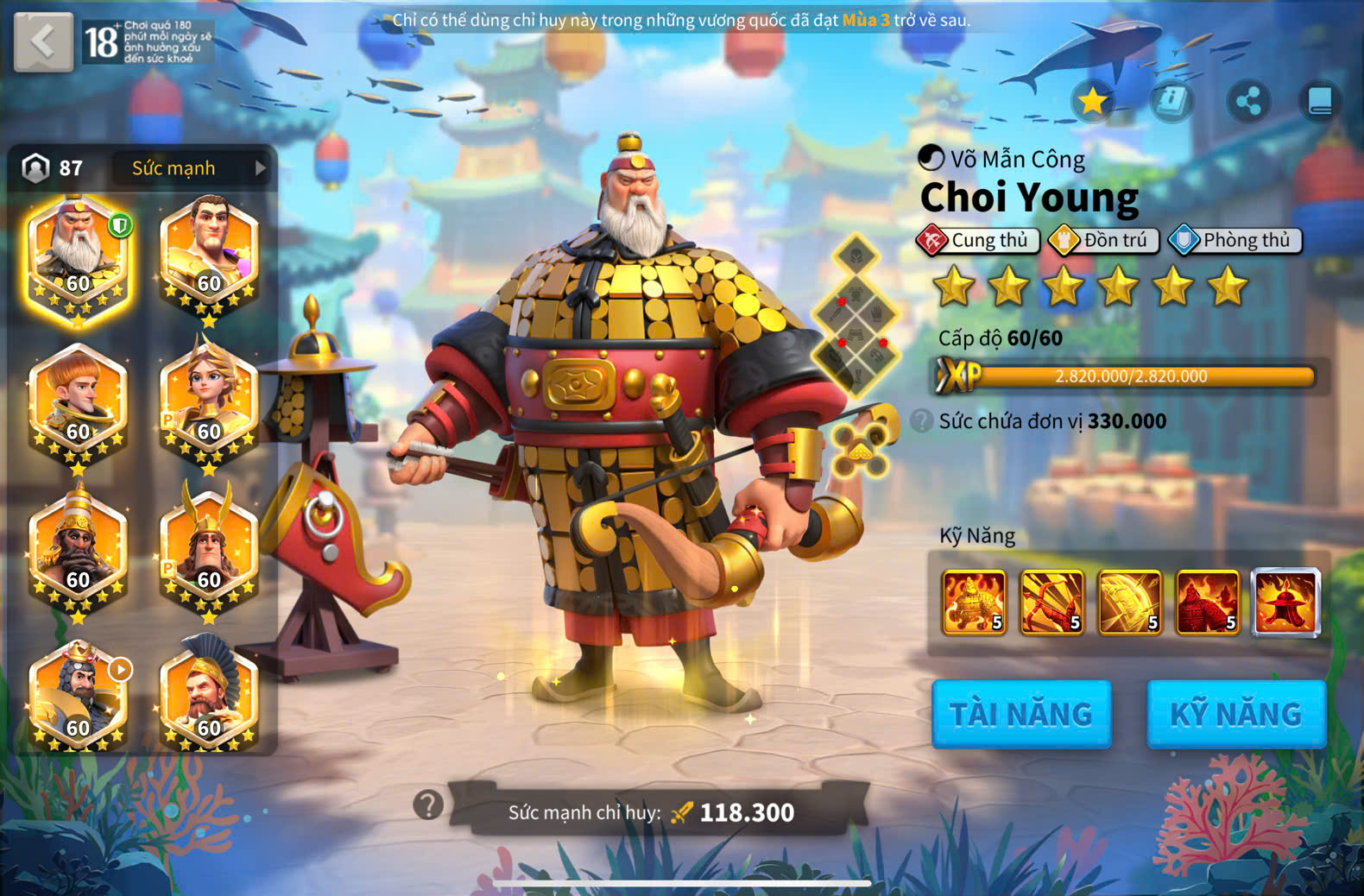
Task: View the first flaming armored warrior skill
Action: tap(974, 603)
